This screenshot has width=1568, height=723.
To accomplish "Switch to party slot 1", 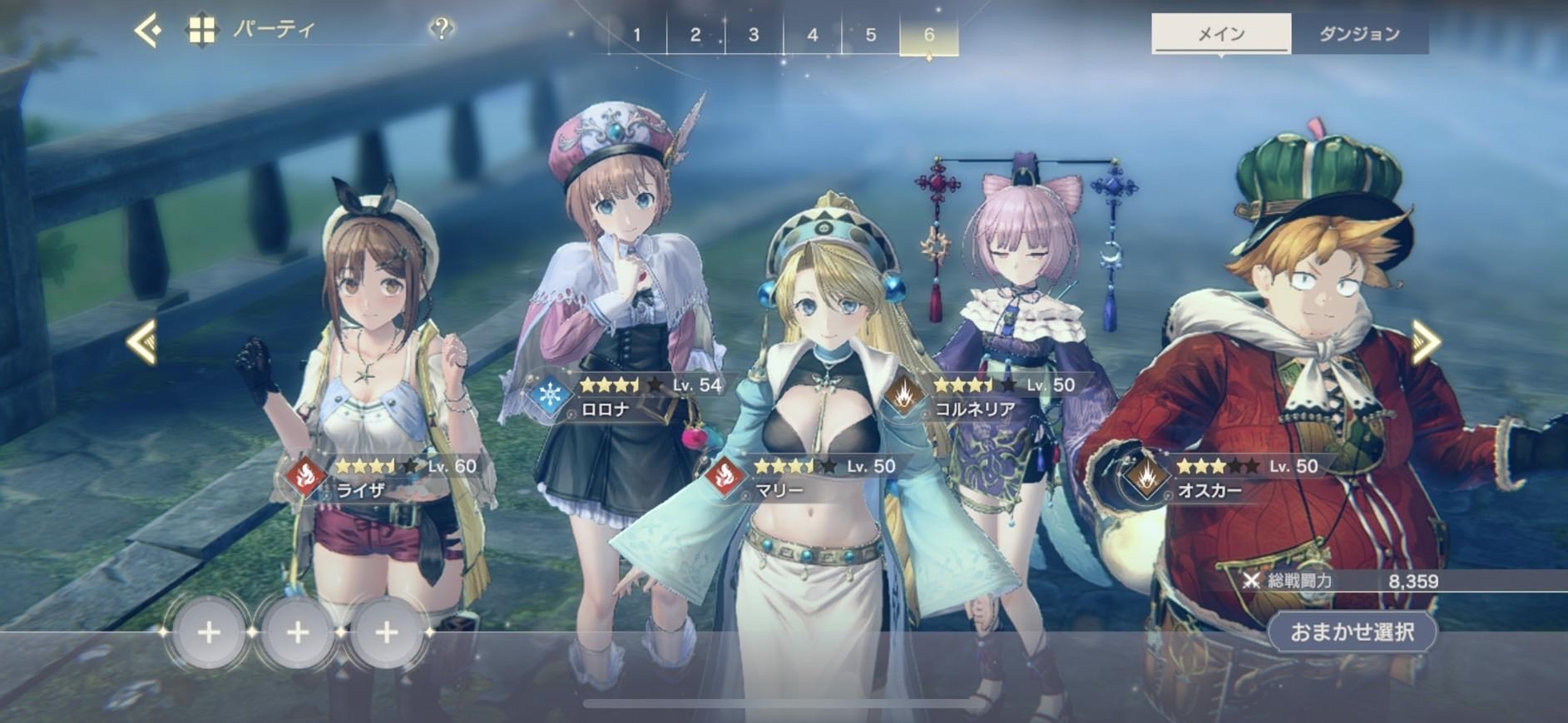I will pyautogui.click(x=637, y=35).
